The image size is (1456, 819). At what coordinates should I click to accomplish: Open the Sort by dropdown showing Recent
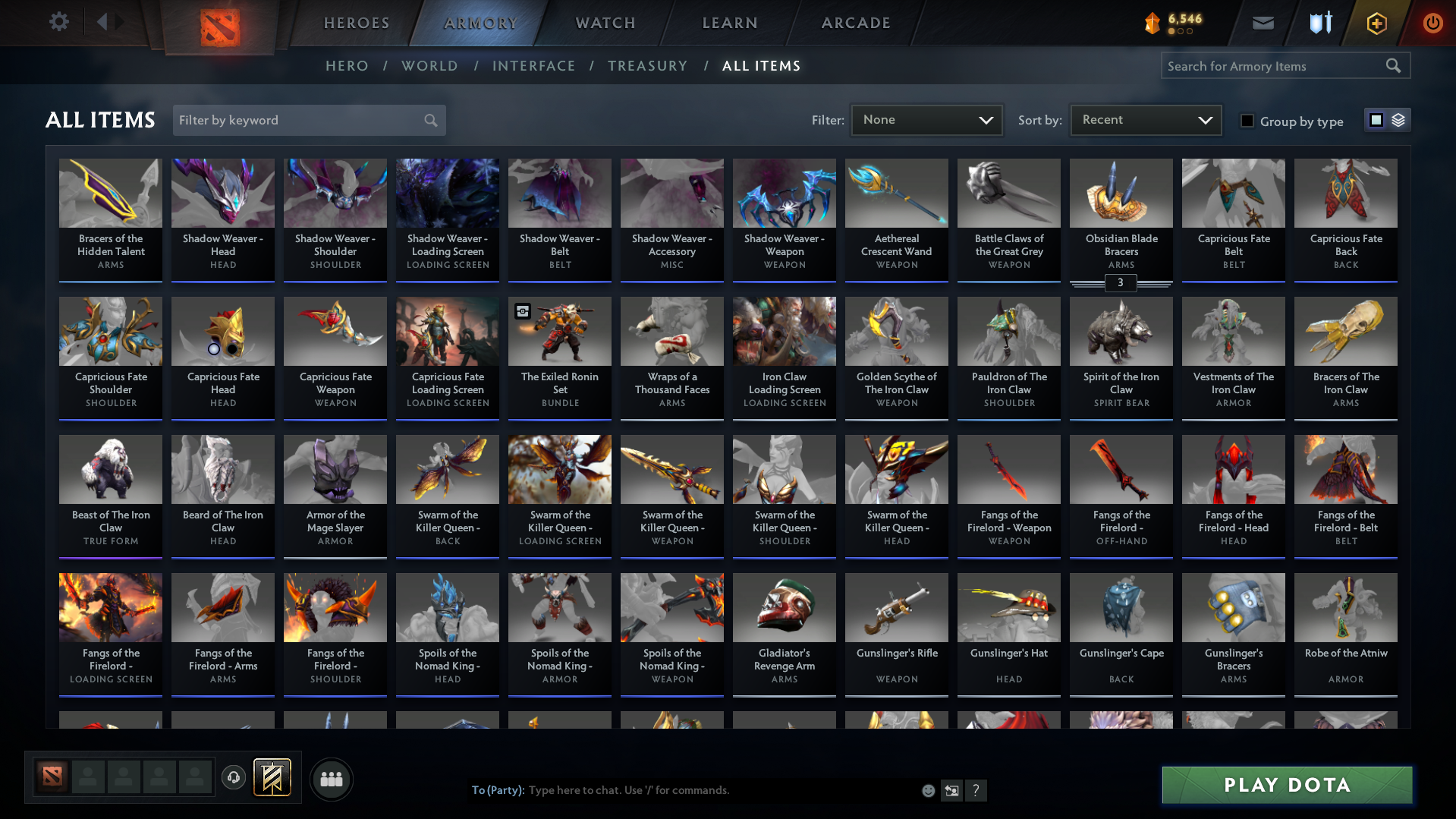1144,119
